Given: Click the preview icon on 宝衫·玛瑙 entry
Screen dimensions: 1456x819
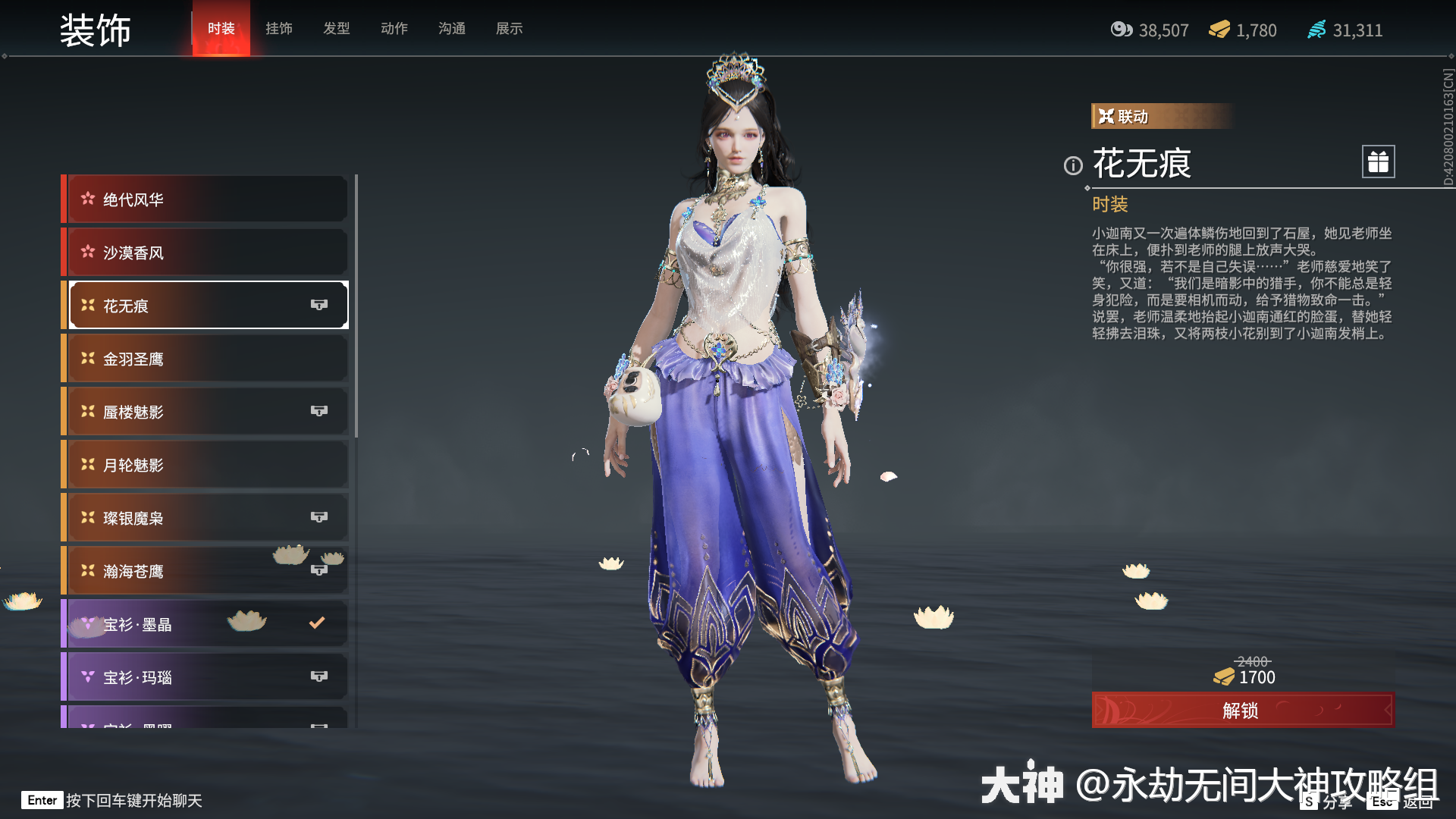Looking at the screenshot, I should tap(319, 676).
